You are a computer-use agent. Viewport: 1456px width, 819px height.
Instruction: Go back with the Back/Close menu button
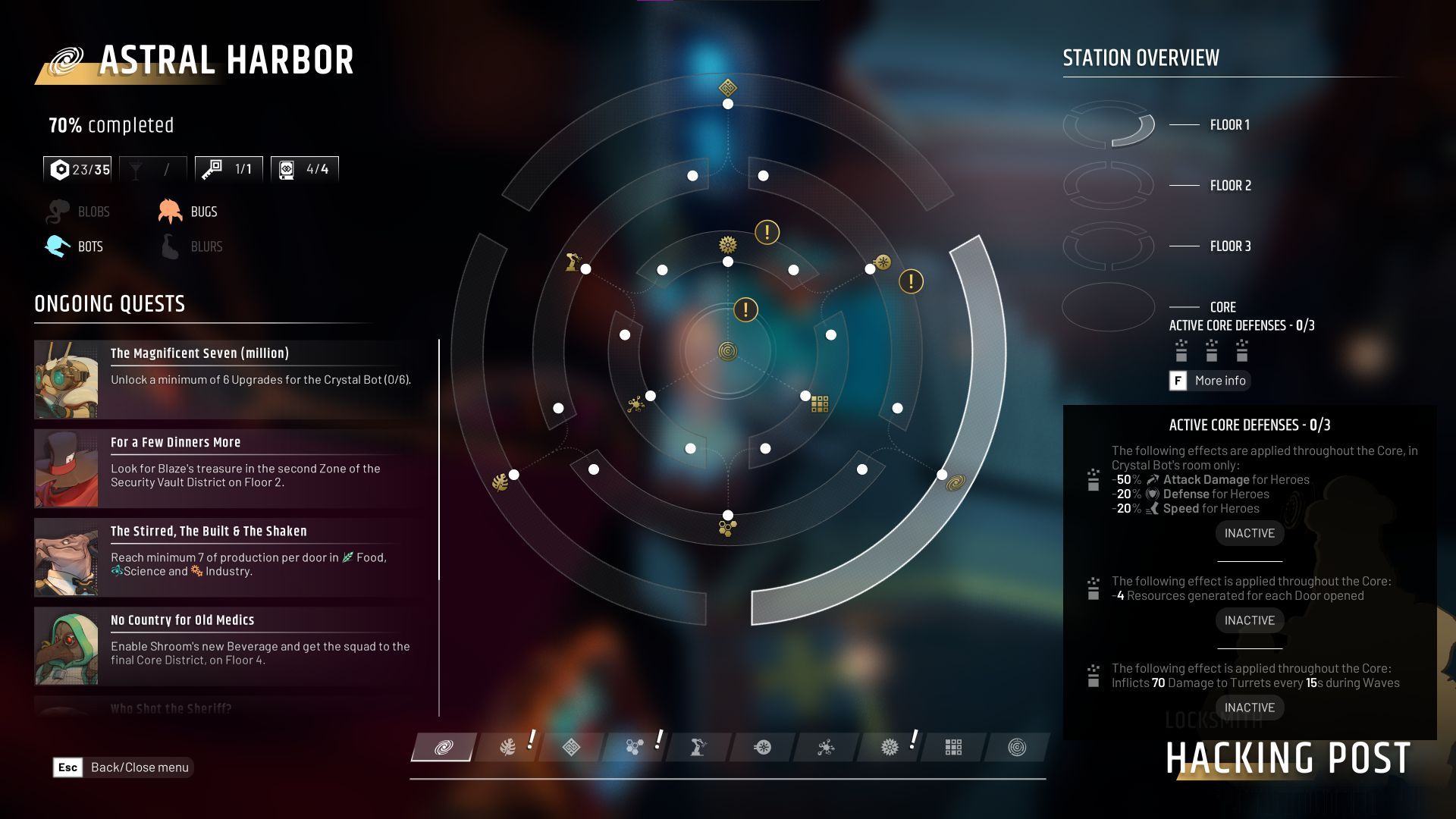pos(124,767)
